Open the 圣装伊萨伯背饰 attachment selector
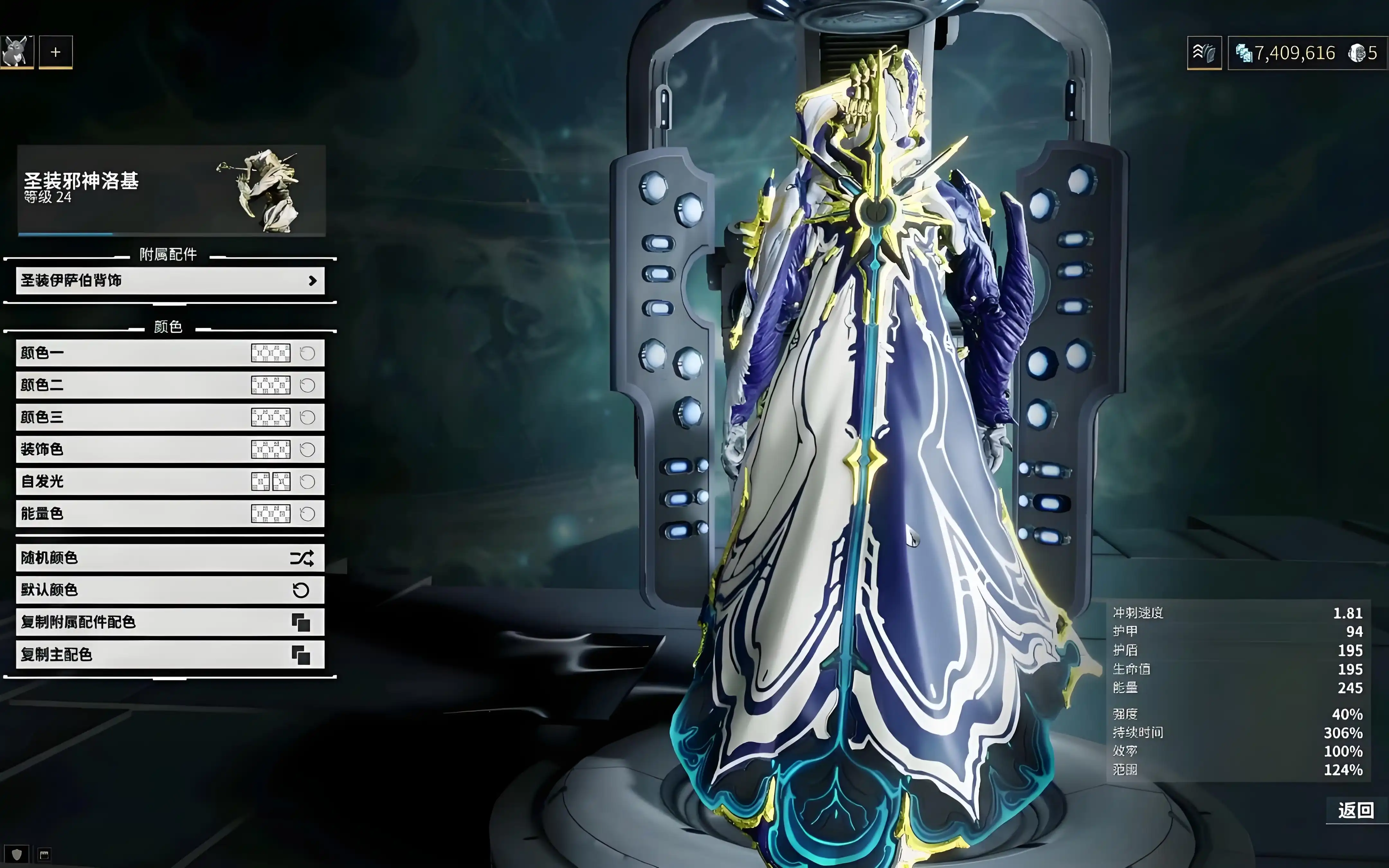This screenshot has height=868, width=1389. pos(170,281)
